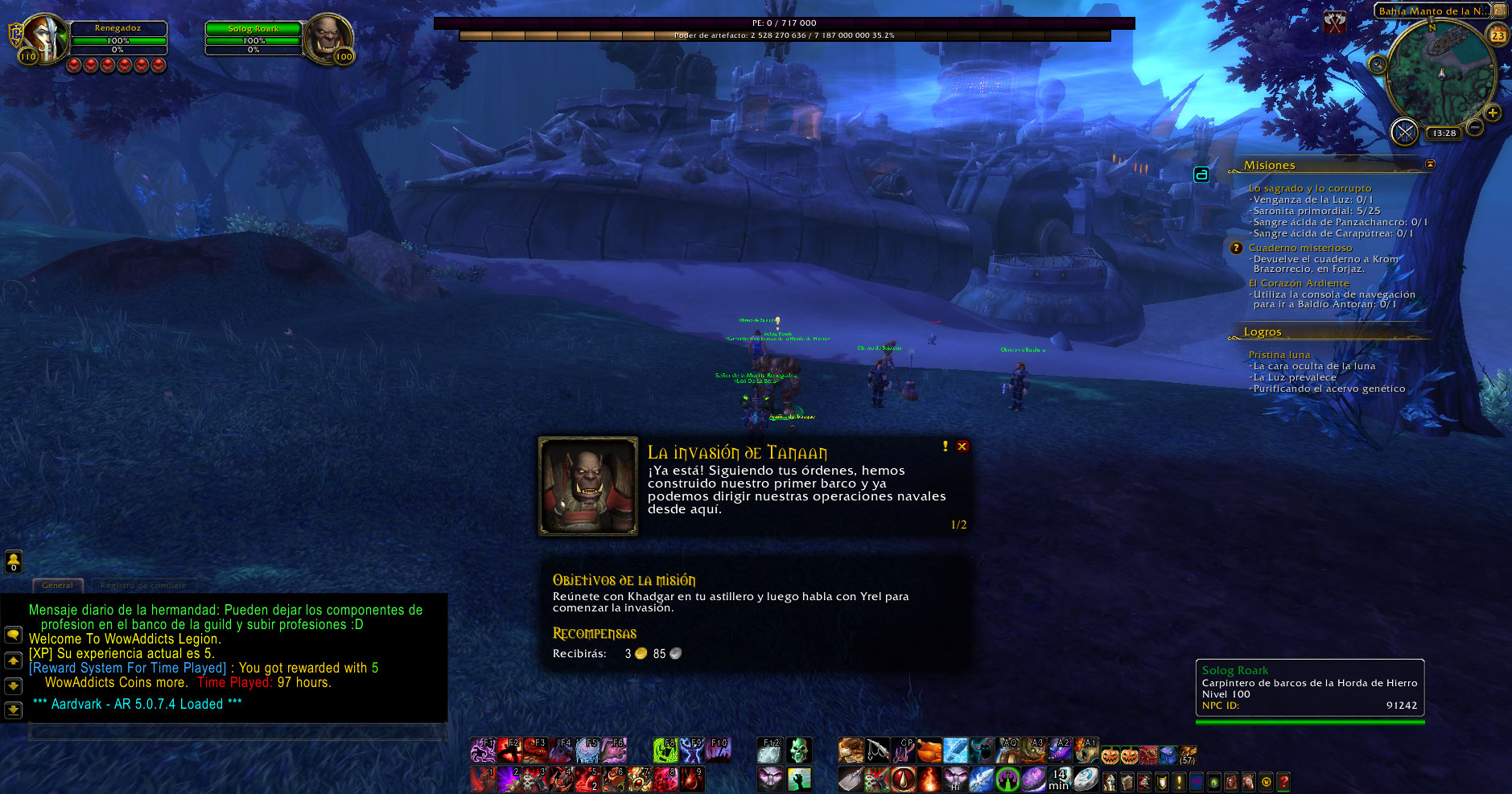
Task: Close the La invasión de Tanaan quest dialog
Action: tap(962, 446)
